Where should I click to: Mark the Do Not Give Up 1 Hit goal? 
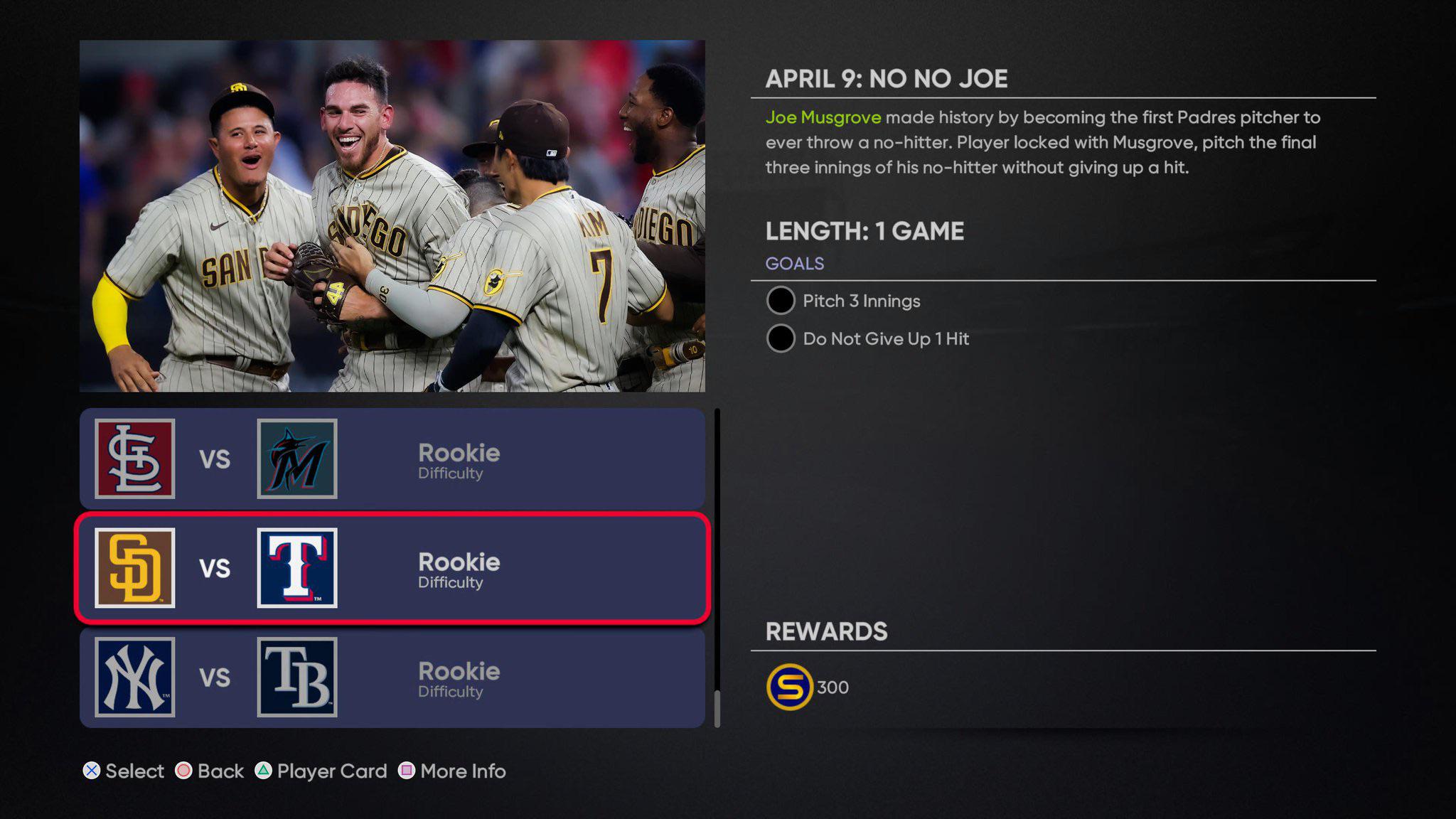(780, 339)
